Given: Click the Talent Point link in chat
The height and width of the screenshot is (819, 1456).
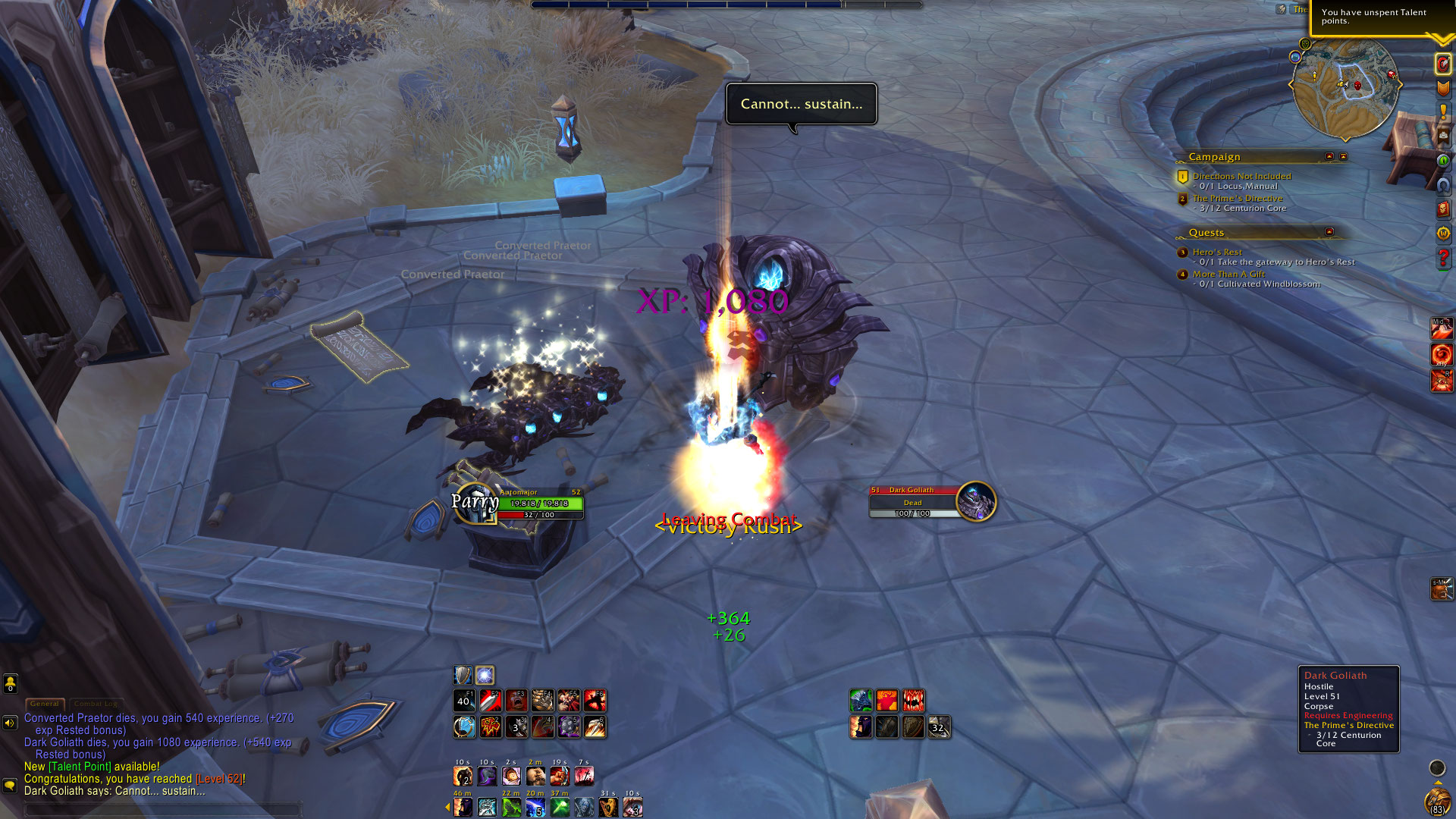Looking at the screenshot, I should pyautogui.click(x=80, y=767).
